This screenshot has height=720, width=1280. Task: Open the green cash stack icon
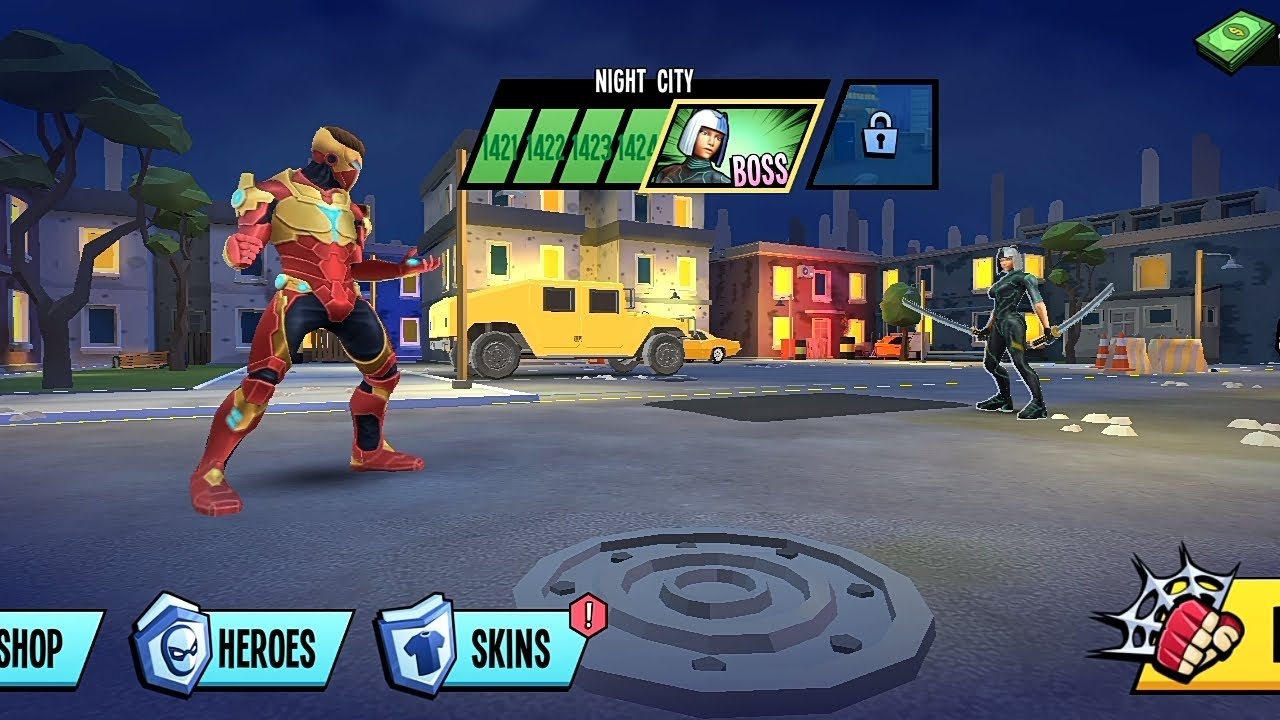coord(1236,40)
